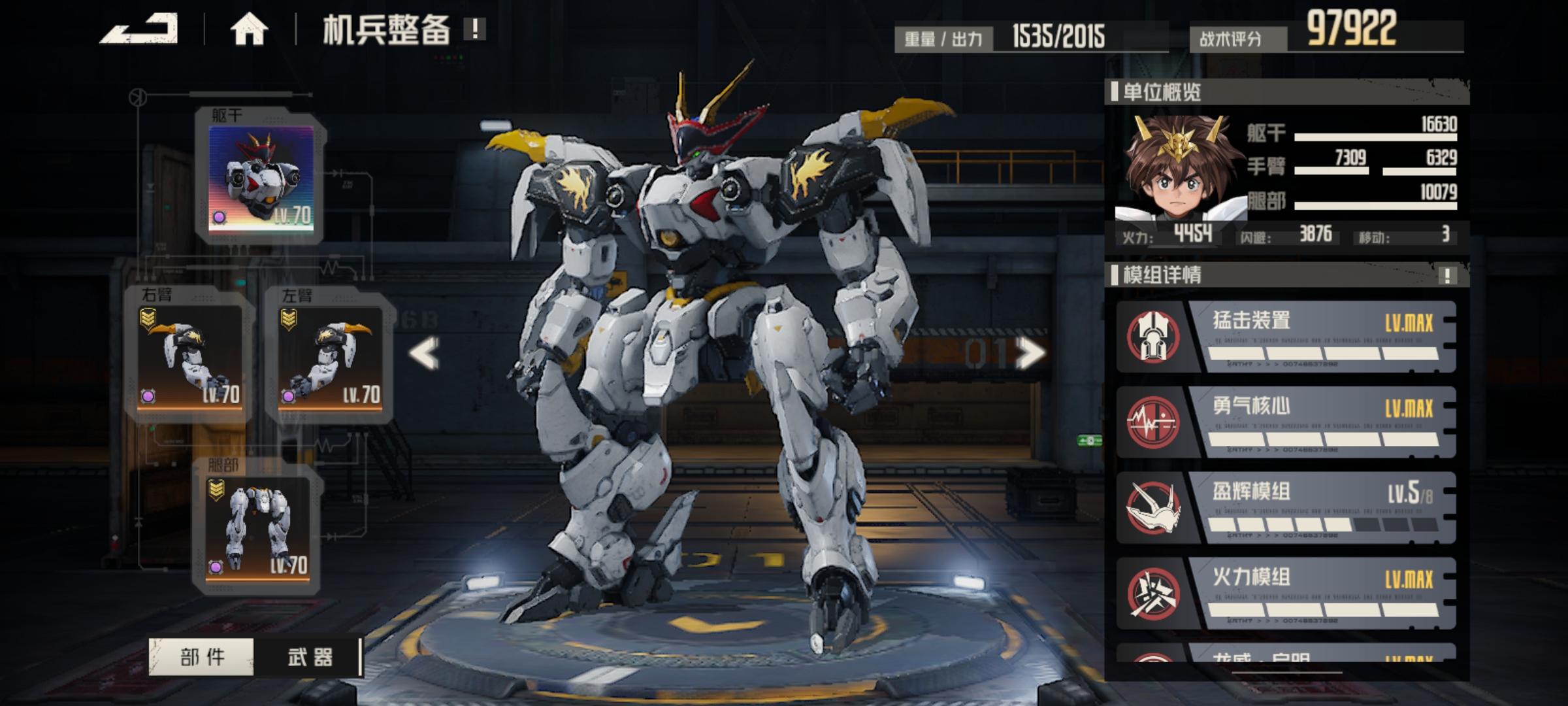
Task: Switch to next mech with right arrow
Action: pyautogui.click(x=1030, y=354)
